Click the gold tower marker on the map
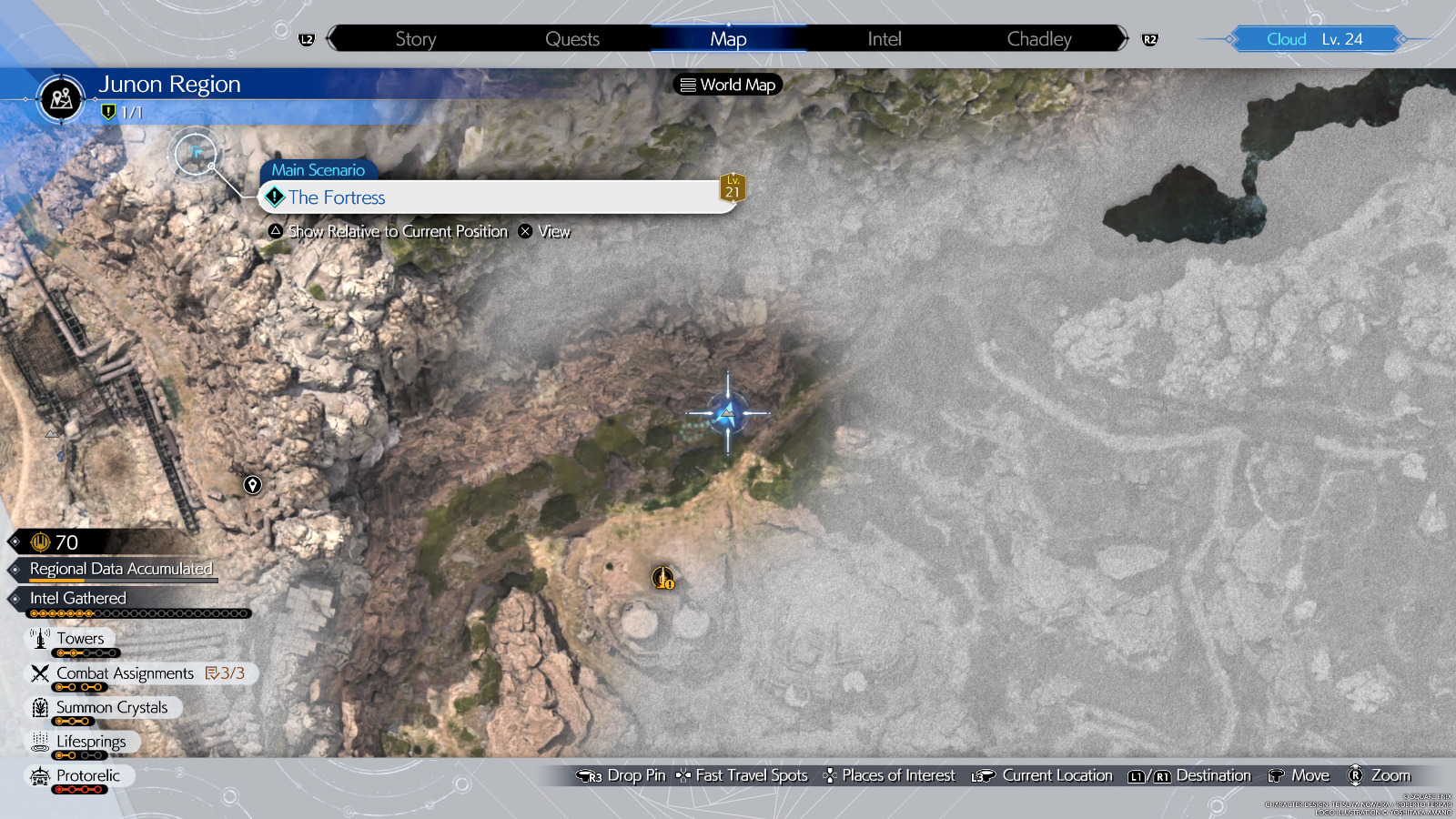This screenshot has height=819, width=1456. coord(662,577)
